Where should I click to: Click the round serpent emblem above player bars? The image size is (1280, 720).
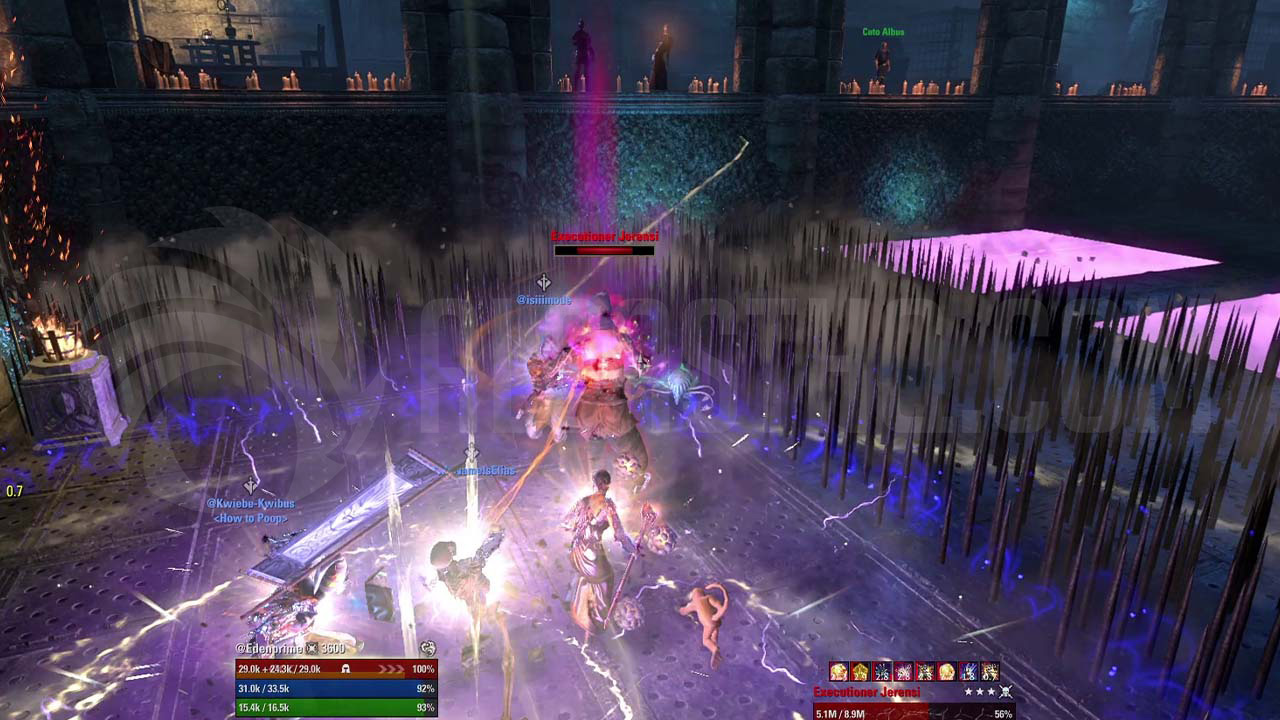(x=428, y=649)
